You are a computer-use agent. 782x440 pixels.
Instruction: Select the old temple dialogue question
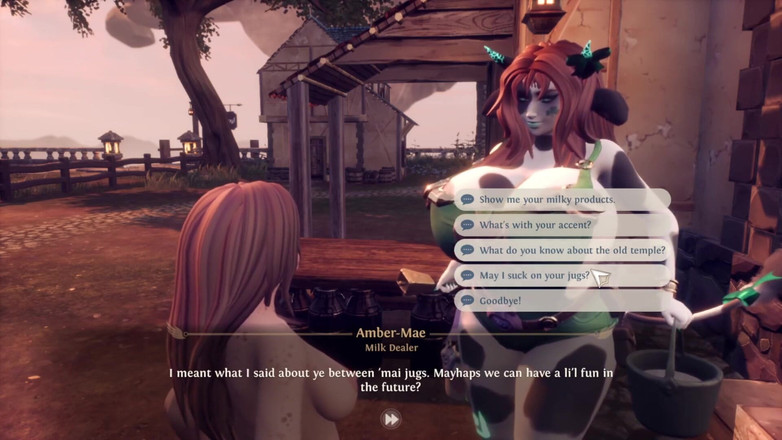tap(571, 250)
